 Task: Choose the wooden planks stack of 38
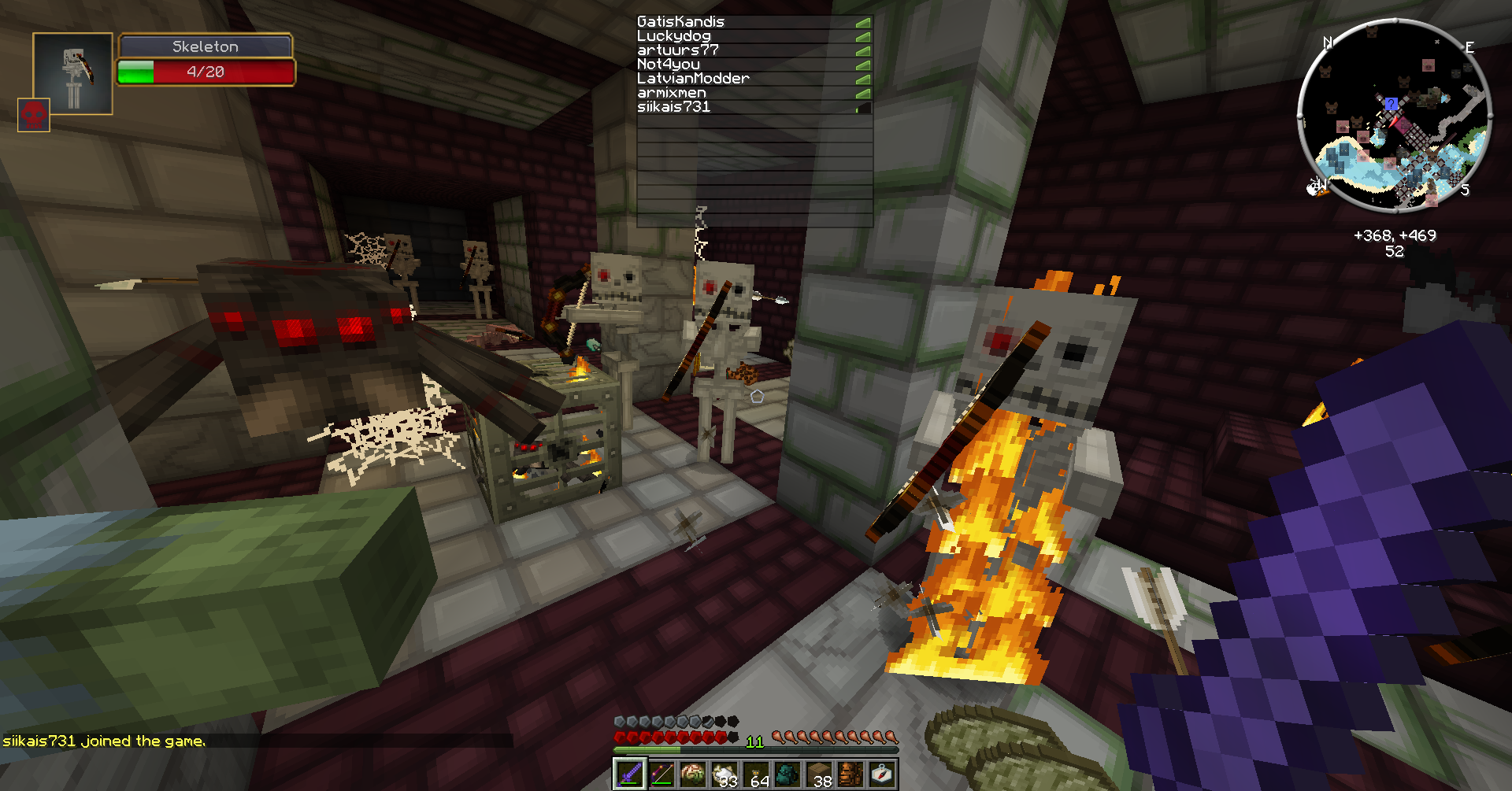819,774
